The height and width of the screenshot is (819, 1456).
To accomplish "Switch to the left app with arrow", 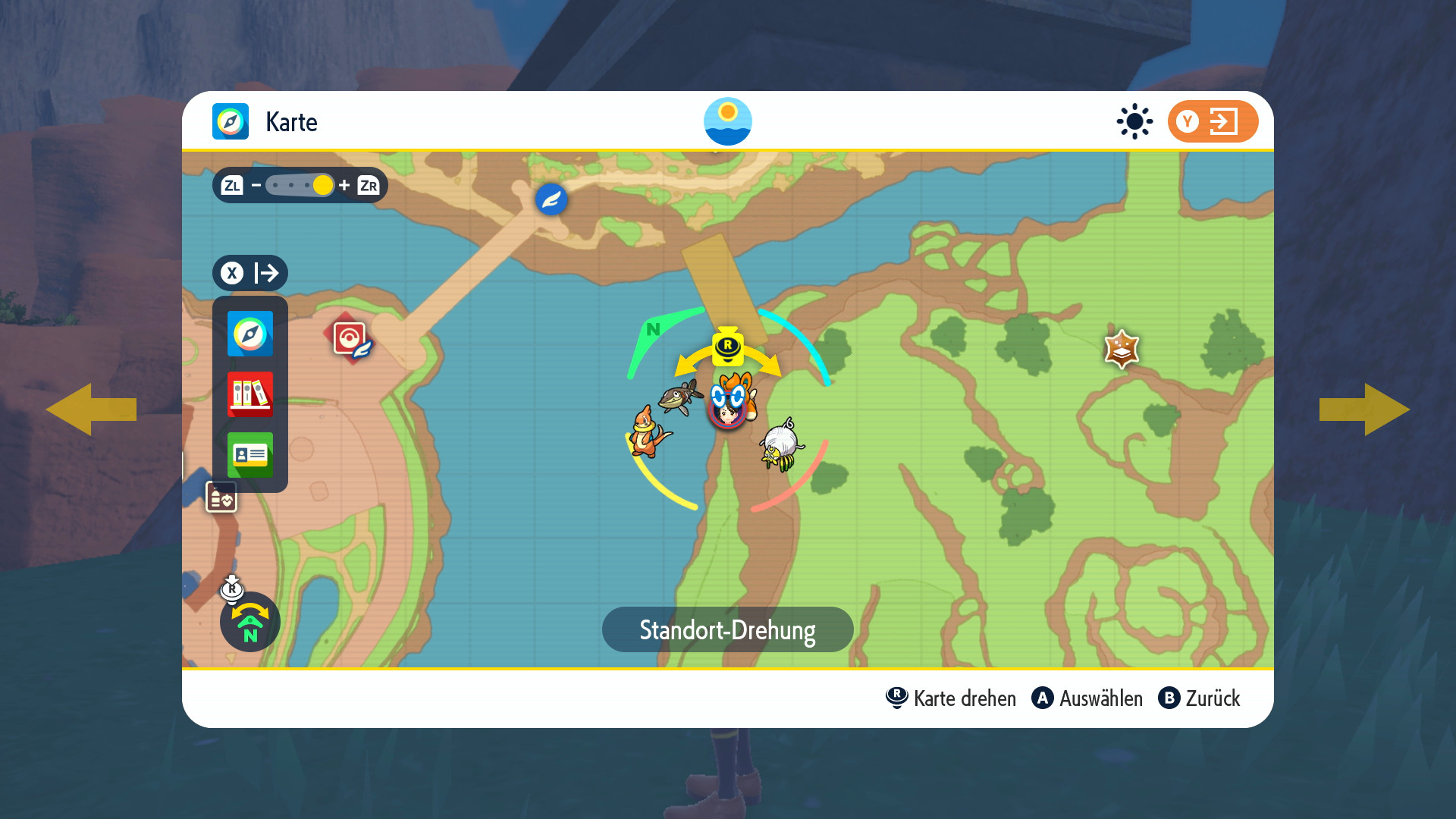I will coord(91,409).
